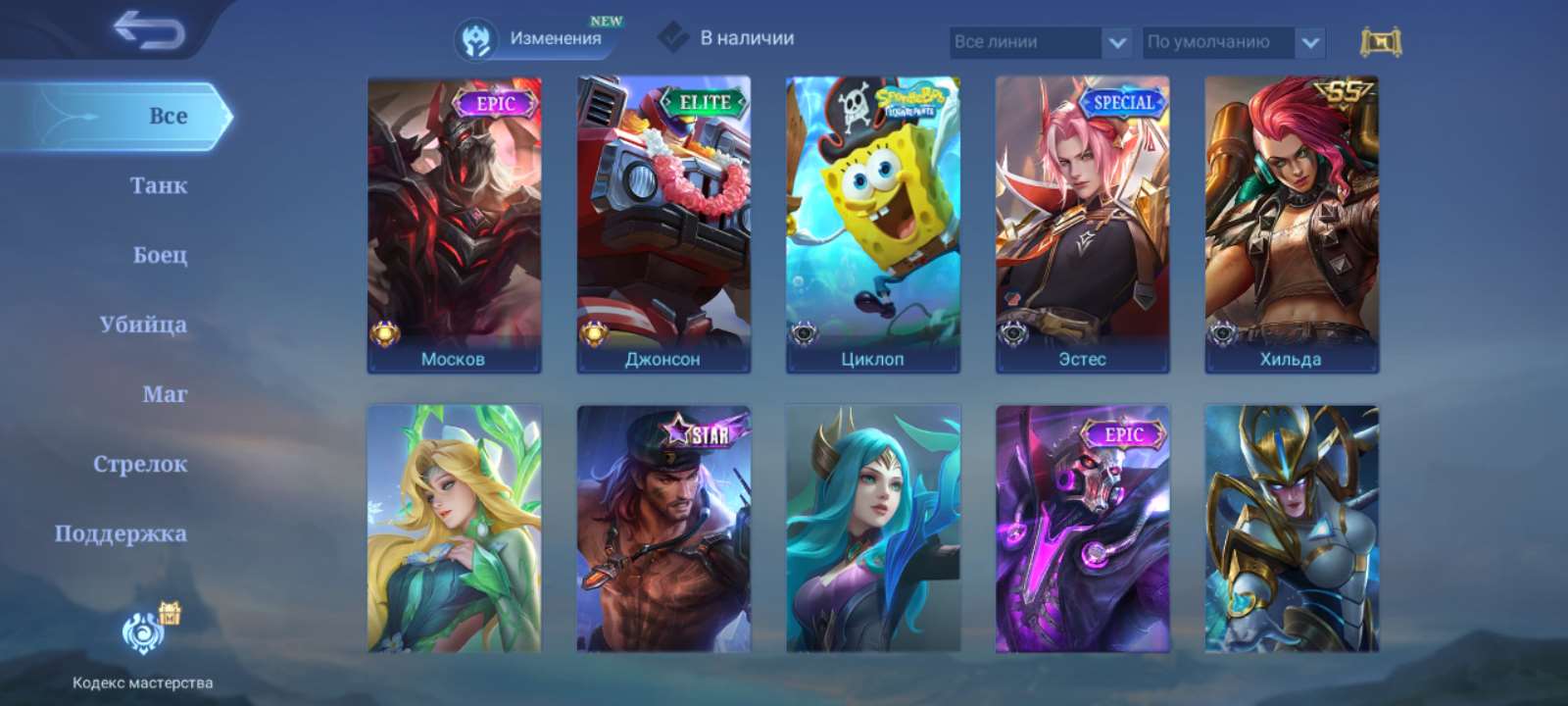Click the EPIC badge on Москов's portrait

(x=494, y=101)
